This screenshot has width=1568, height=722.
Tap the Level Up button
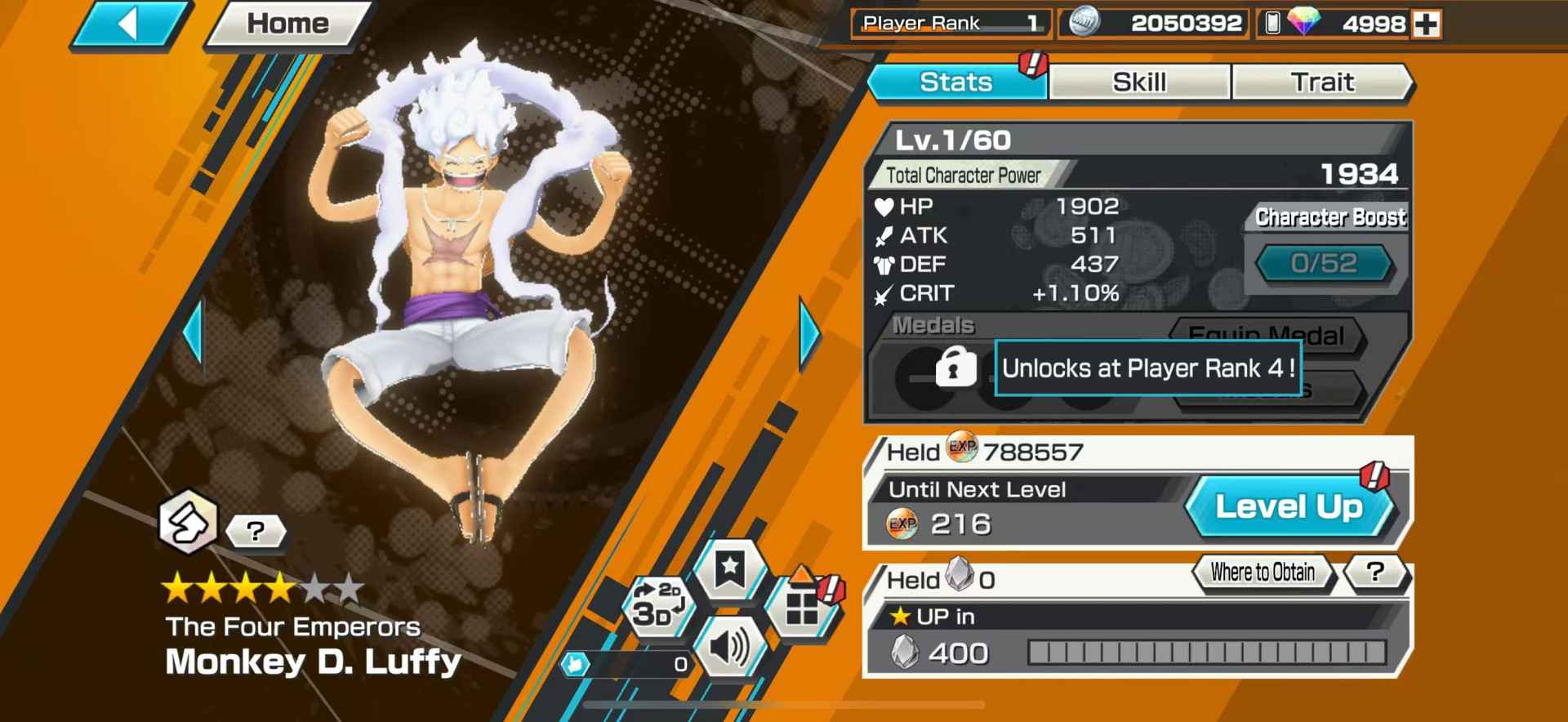tap(1289, 507)
